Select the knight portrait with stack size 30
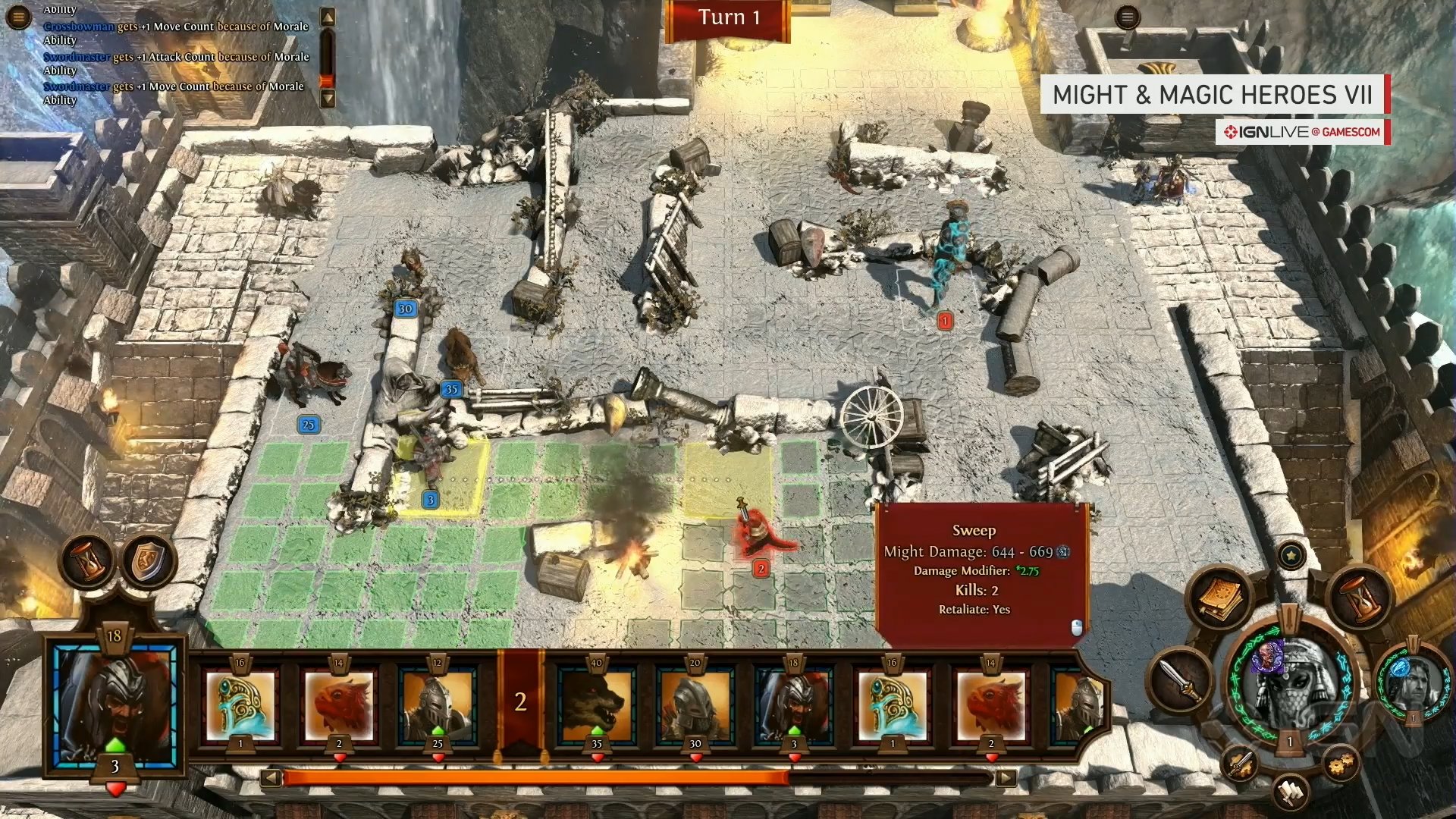The width and height of the screenshot is (1456, 819). tap(695, 707)
